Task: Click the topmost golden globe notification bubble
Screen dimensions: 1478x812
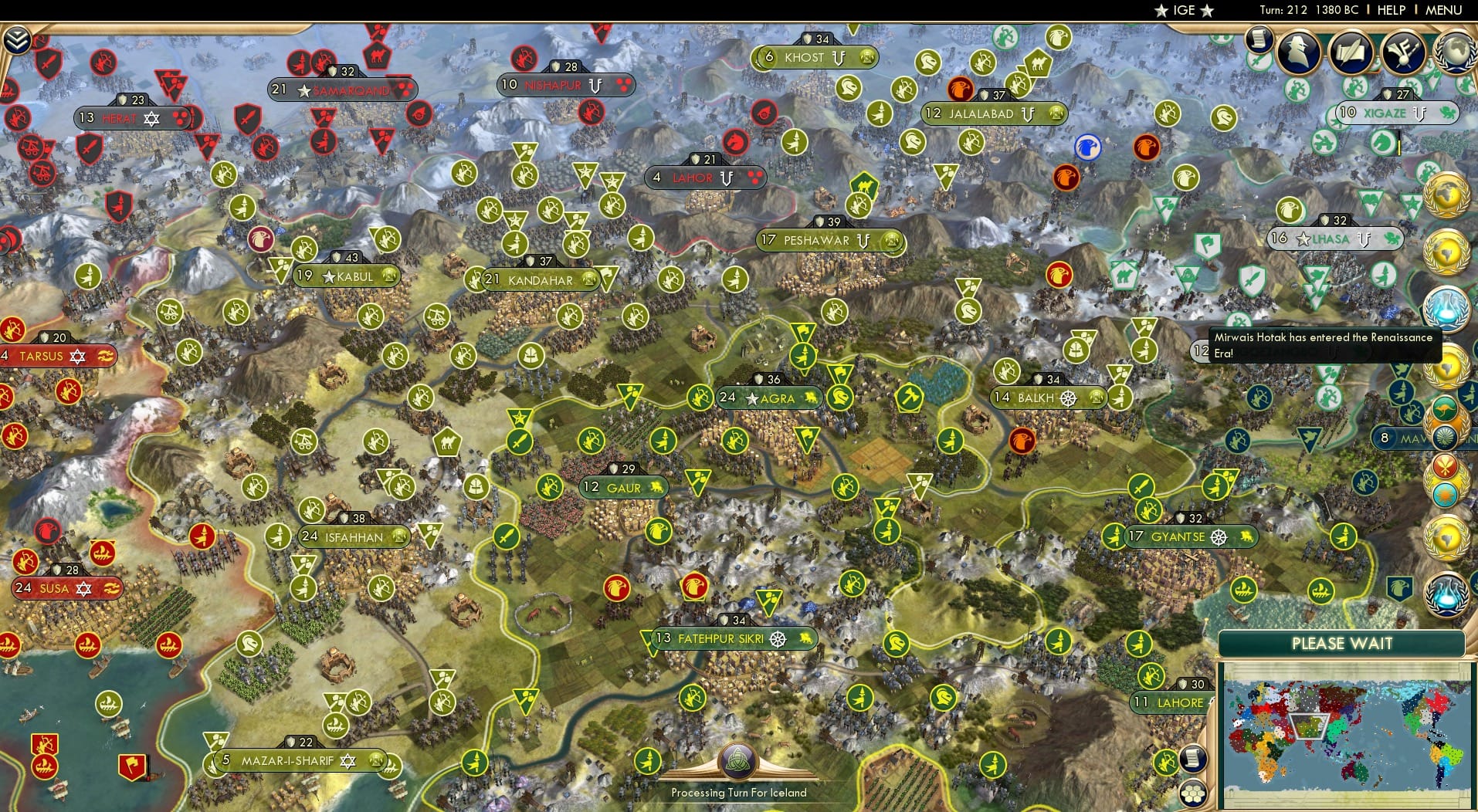Action: (x=1446, y=195)
